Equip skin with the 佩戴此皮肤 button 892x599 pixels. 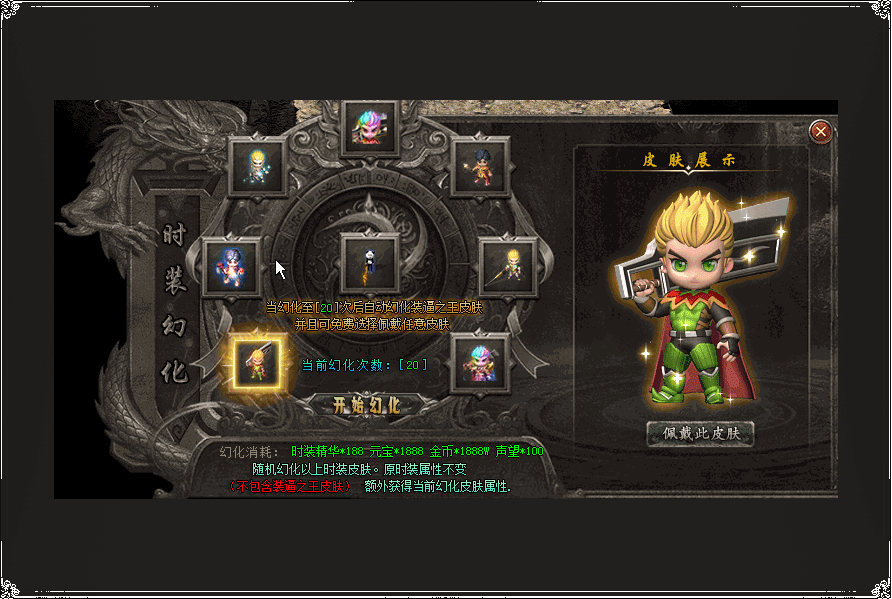(x=700, y=434)
